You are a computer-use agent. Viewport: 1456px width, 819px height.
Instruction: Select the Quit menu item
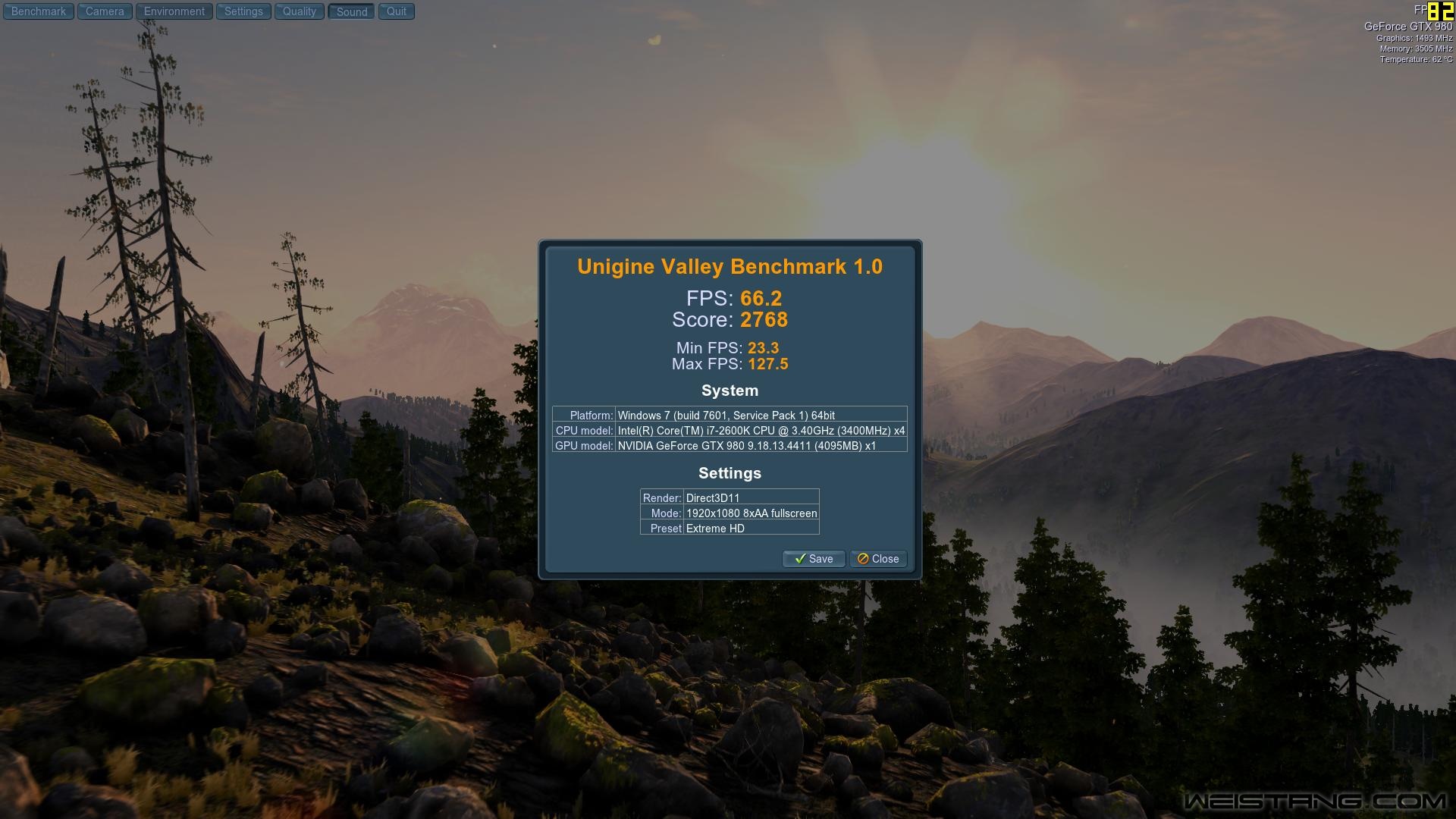click(395, 11)
